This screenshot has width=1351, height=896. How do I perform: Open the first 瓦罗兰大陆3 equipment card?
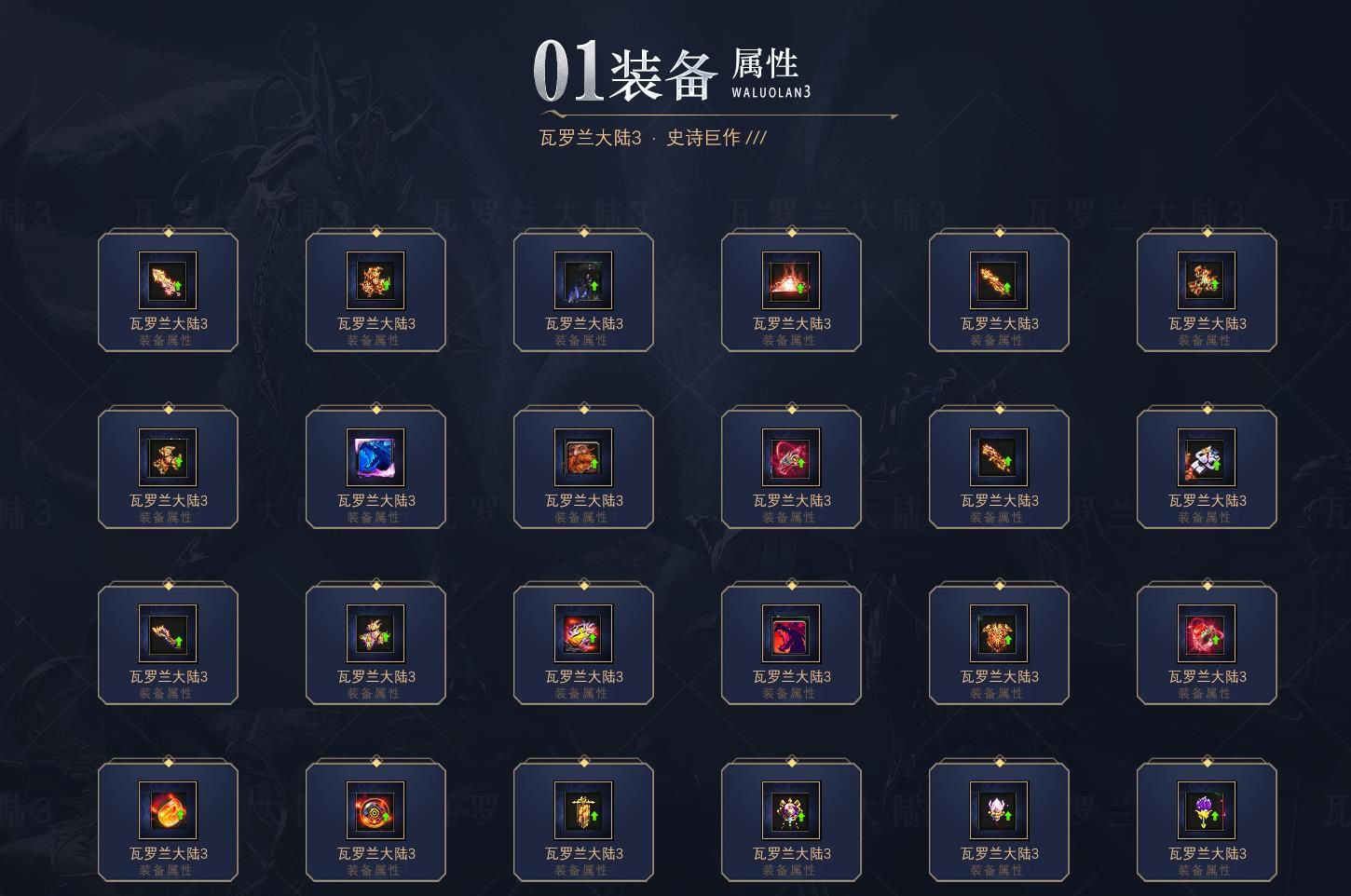[x=168, y=292]
